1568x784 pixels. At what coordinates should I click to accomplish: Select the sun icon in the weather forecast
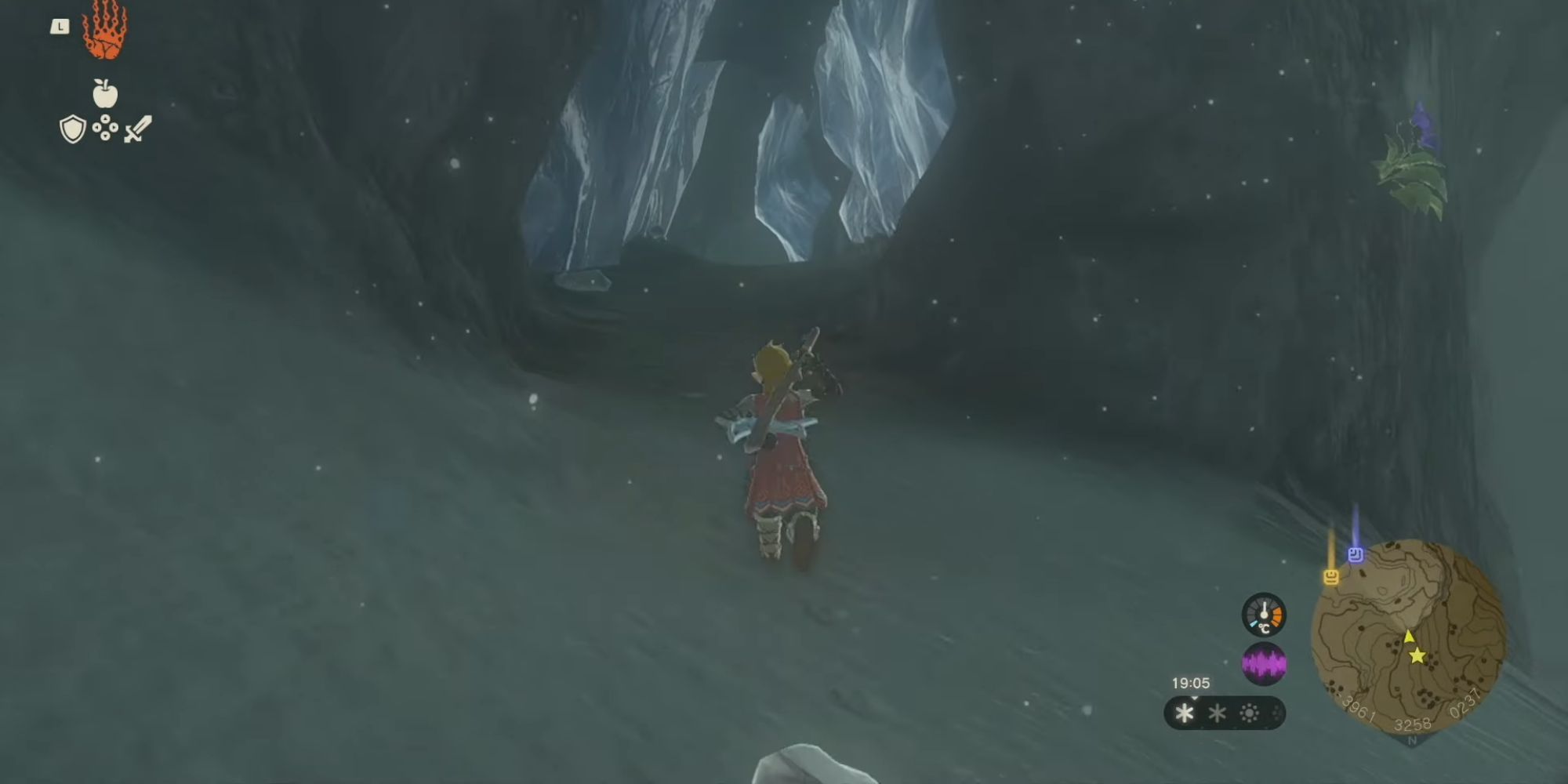pyautogui.click(x=1250, y=712)
